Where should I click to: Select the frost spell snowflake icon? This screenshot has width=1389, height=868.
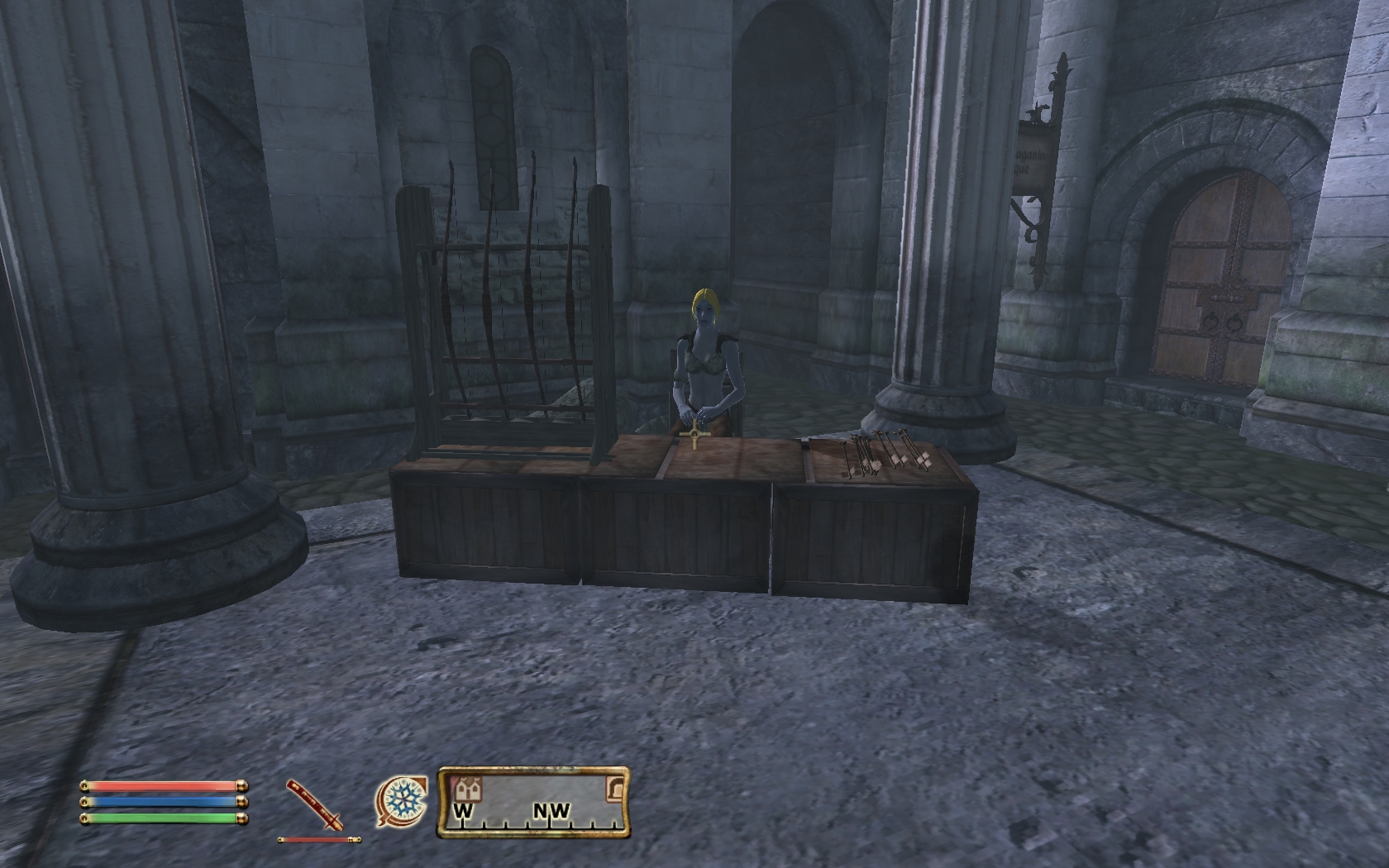(403, 801)
